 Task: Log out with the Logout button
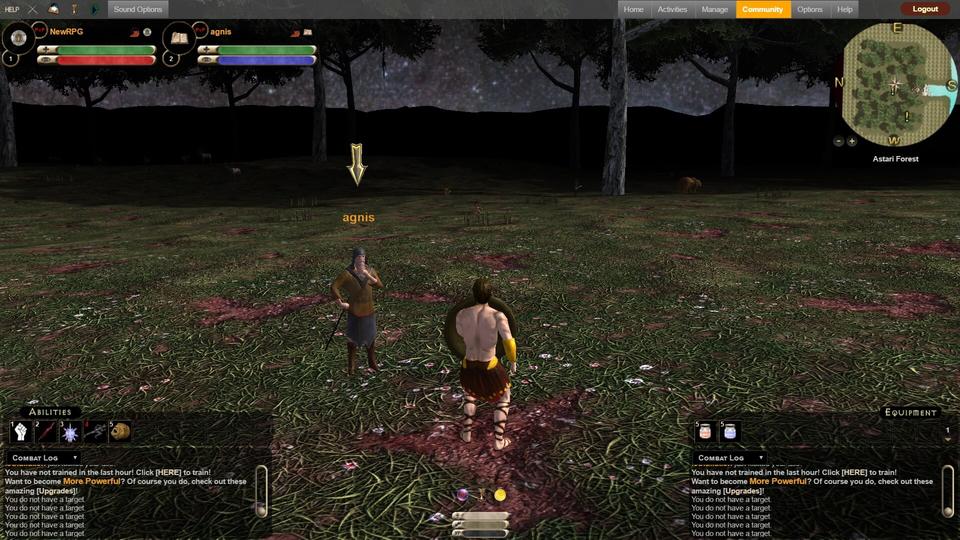click(x=925, y=9)
